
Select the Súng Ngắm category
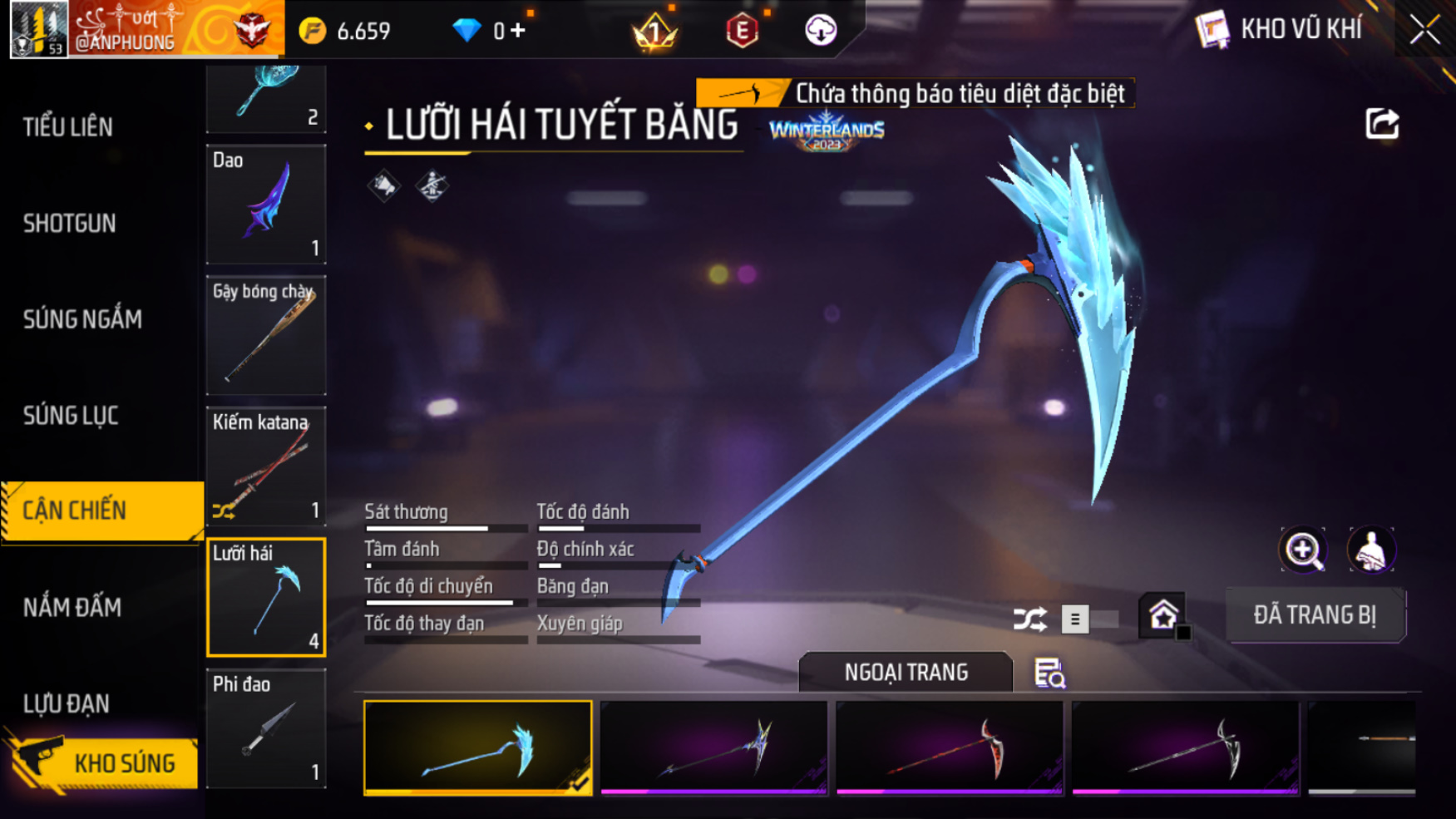coord(82,319)
